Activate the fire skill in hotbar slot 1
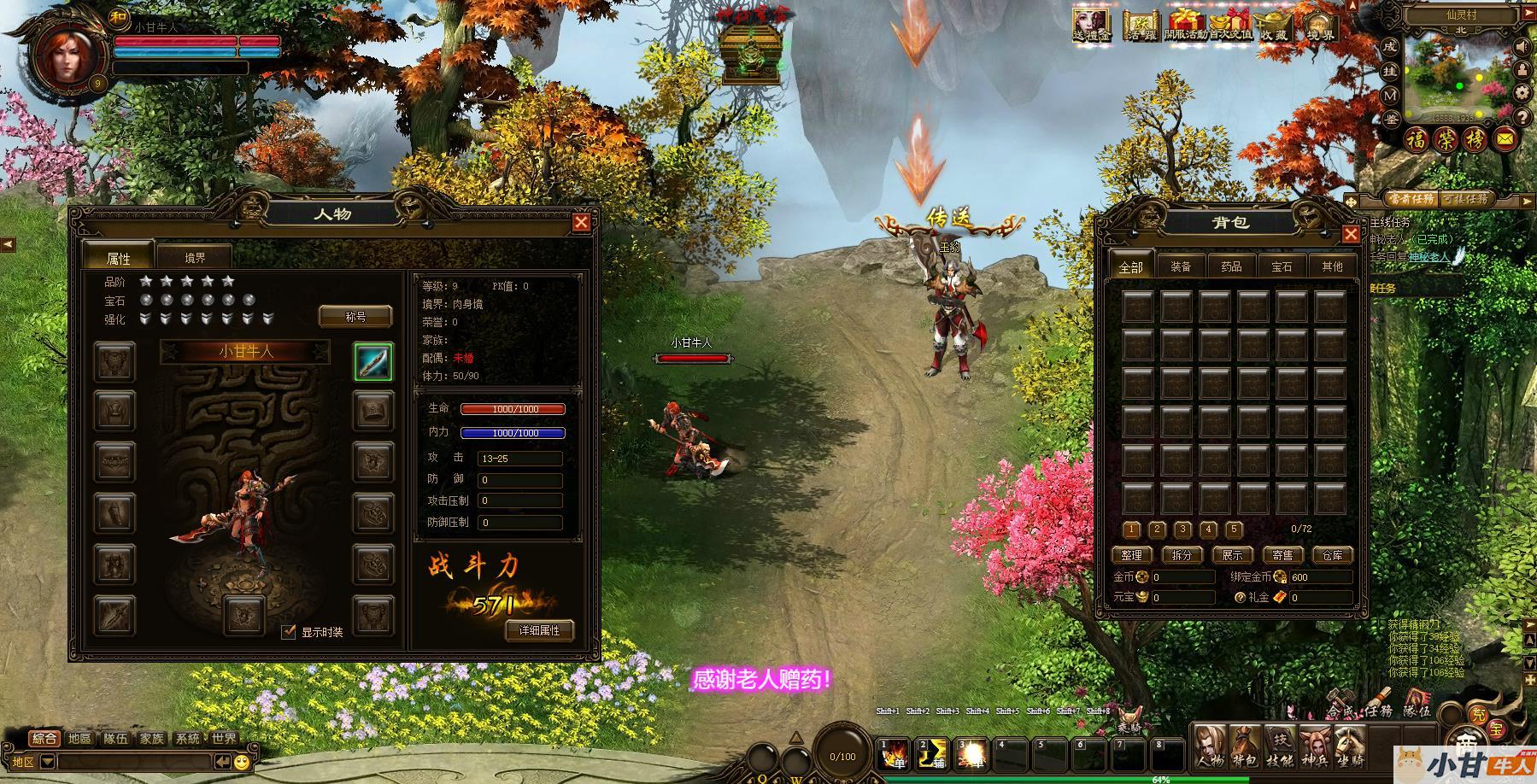Image resolution: width=1537 pixels, height=784 pixels. coord(896,754)
